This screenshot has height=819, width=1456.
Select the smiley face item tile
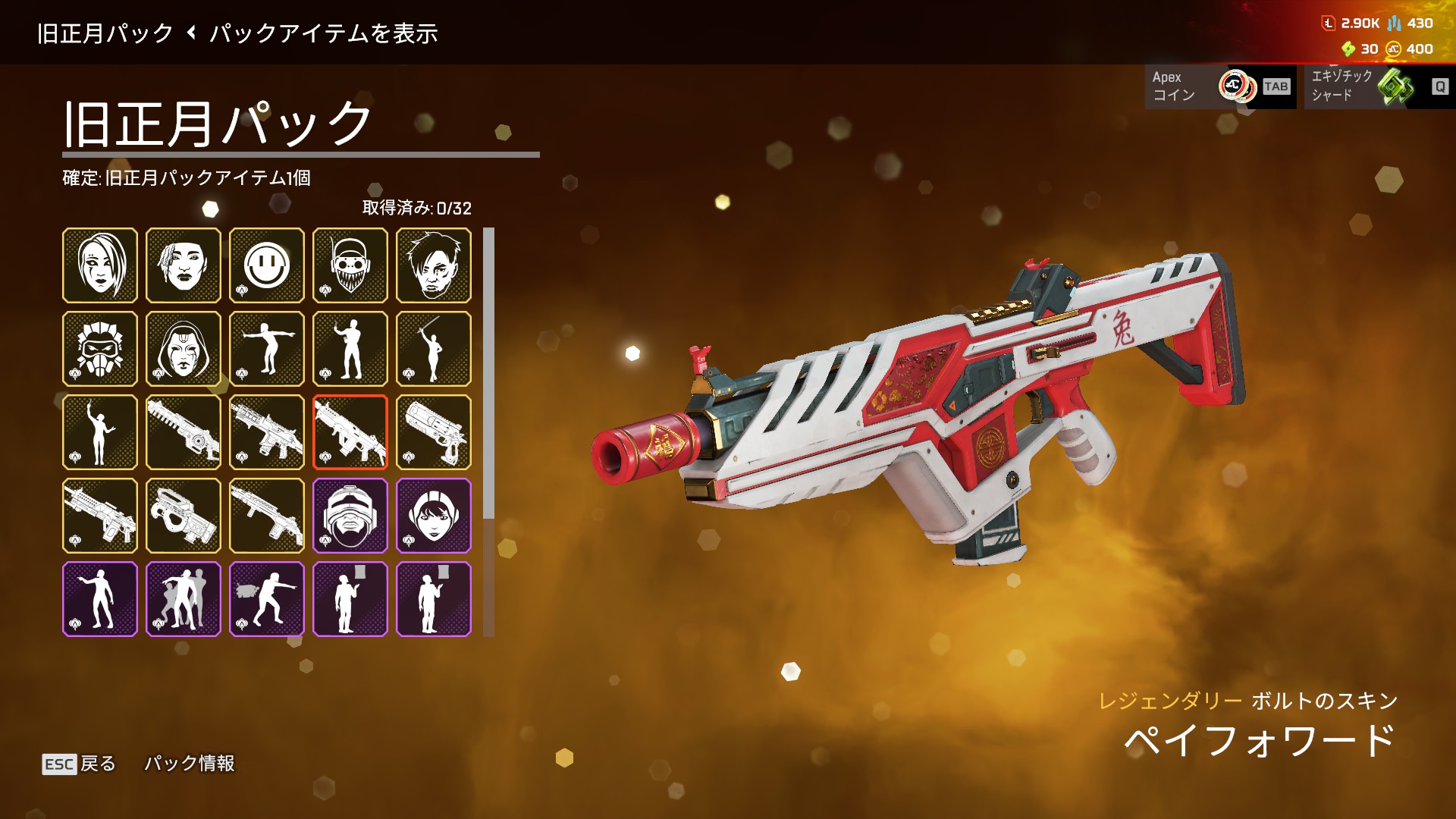coord(267,265)
